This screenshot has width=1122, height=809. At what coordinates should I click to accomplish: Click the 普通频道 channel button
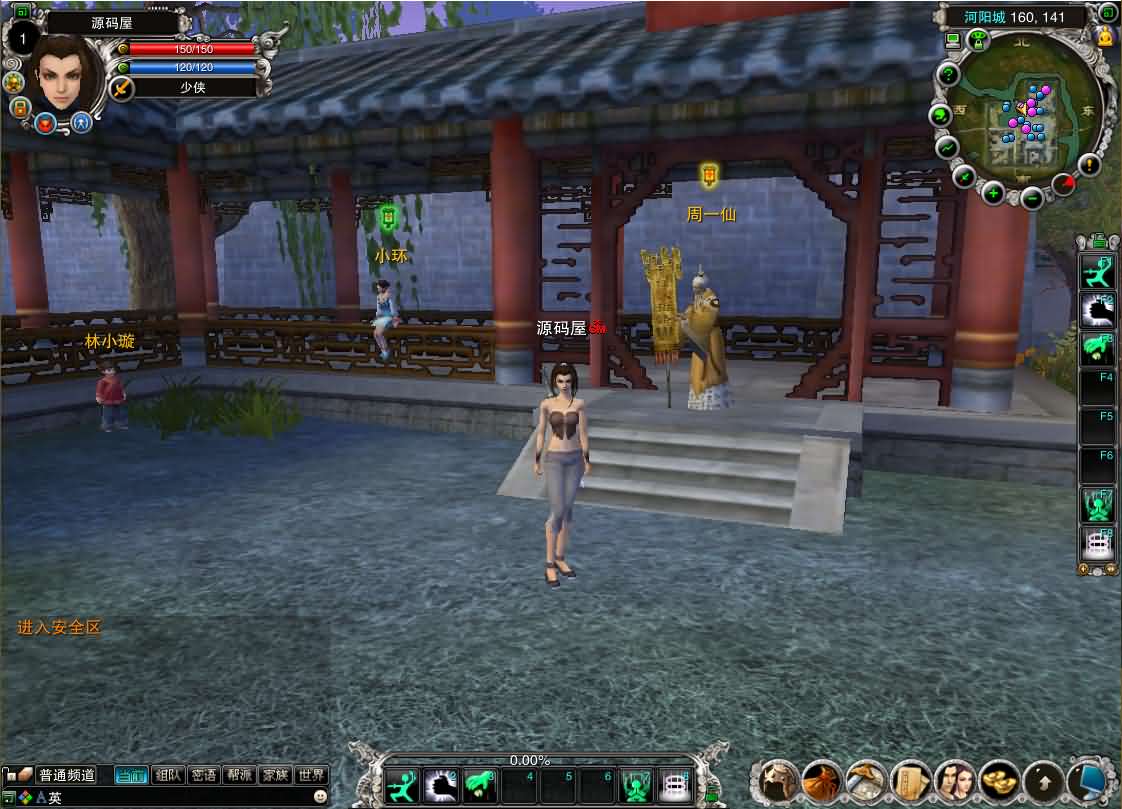coord(67,775)
